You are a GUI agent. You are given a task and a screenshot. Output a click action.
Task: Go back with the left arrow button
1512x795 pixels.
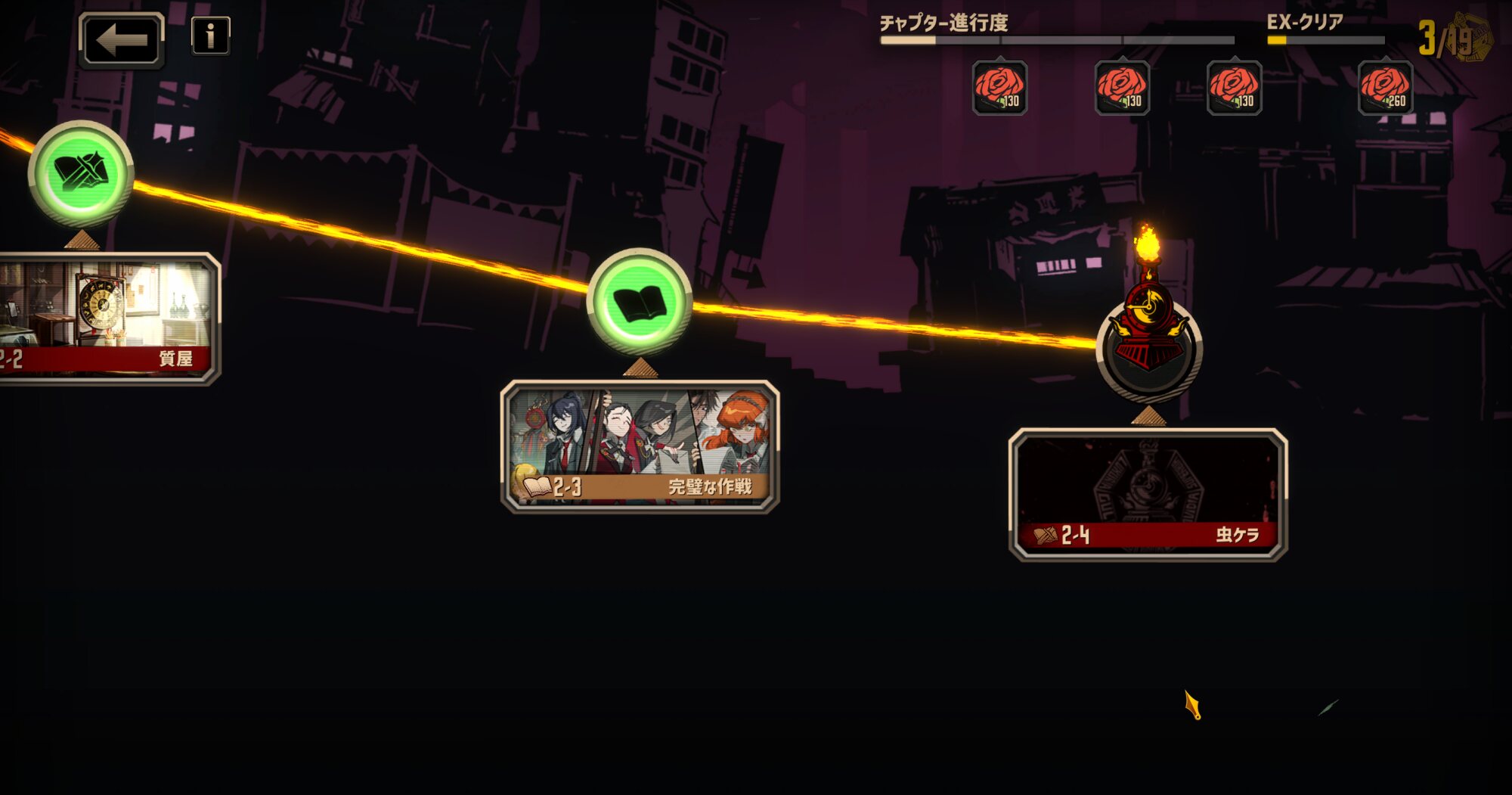tap(121, 40)
